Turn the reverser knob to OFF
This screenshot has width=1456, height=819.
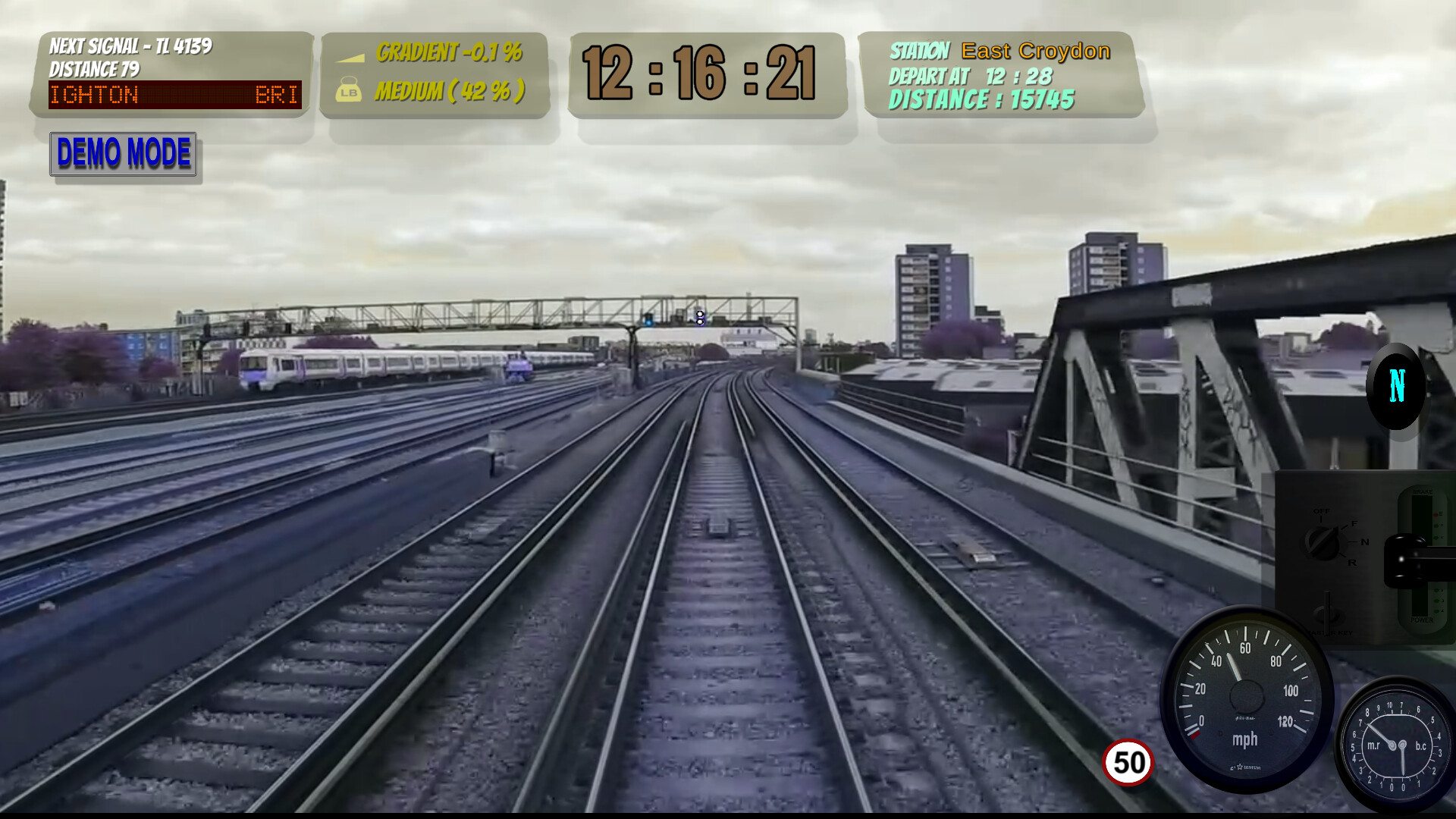[1322, 511]
